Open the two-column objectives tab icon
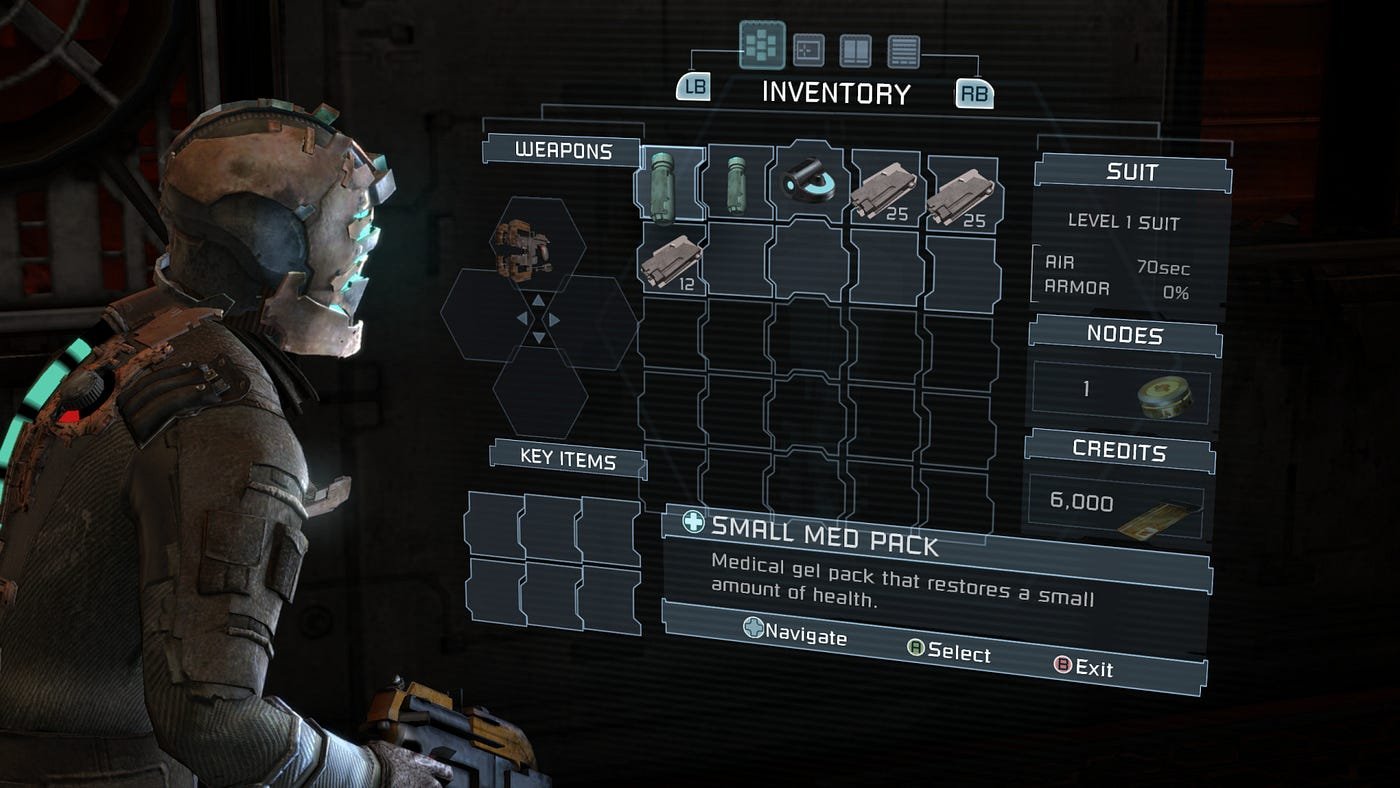 coord(855,50)
